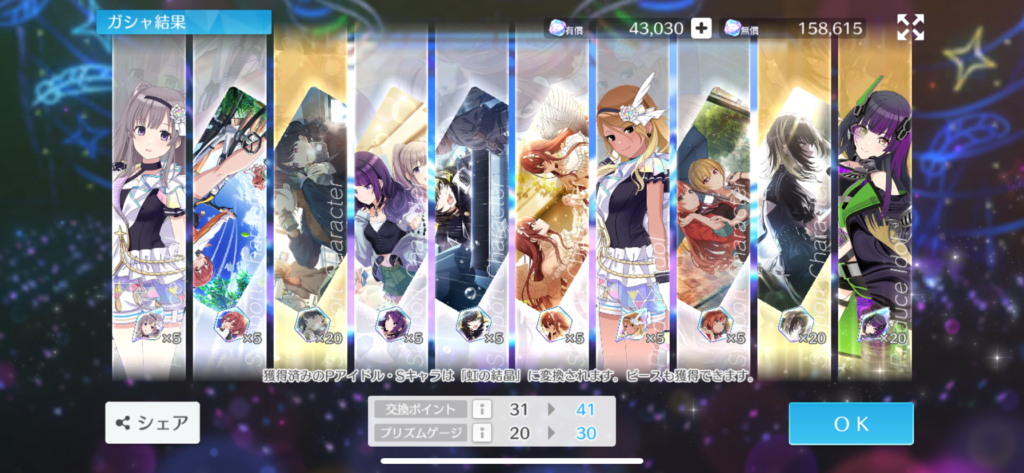The image size is (1024, 473).
Task: Select the purple-haired idol in green outfit card
Action: 874,200
